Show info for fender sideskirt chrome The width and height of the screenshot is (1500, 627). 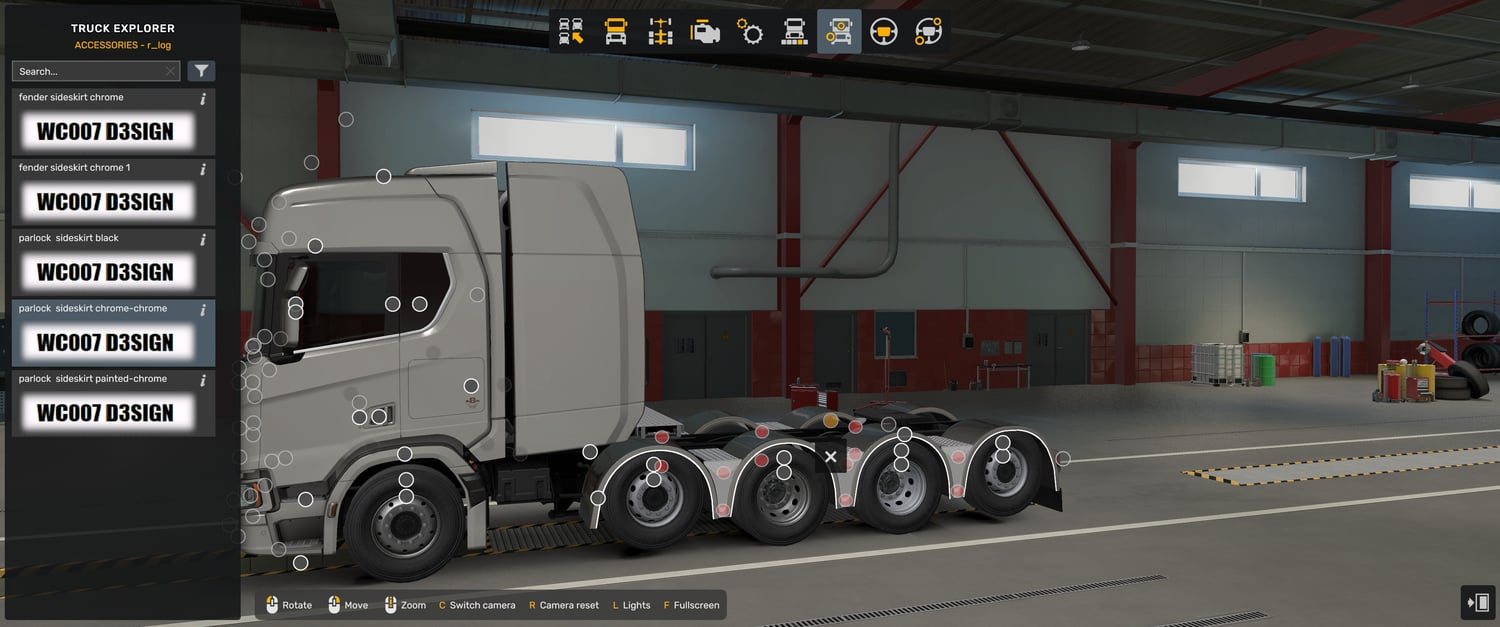coord(203,99)
